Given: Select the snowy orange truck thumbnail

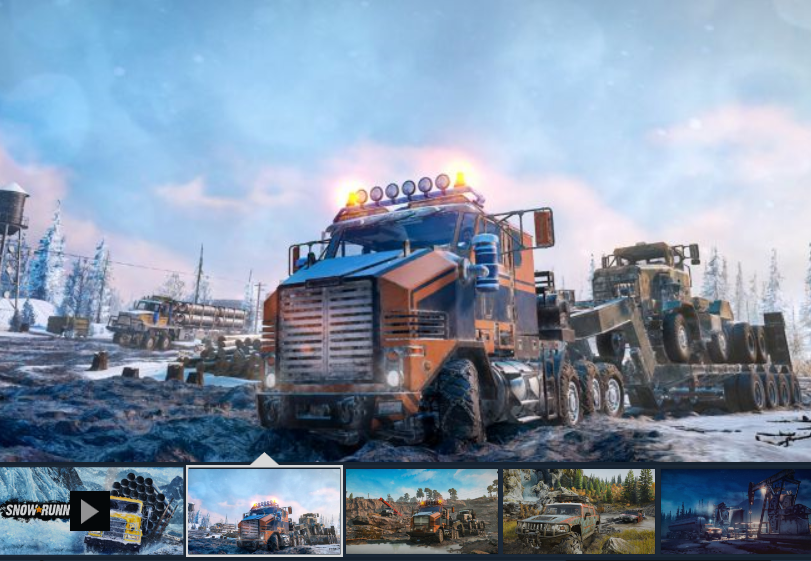Looking at the screenshot, I should [x=265, y=511].
